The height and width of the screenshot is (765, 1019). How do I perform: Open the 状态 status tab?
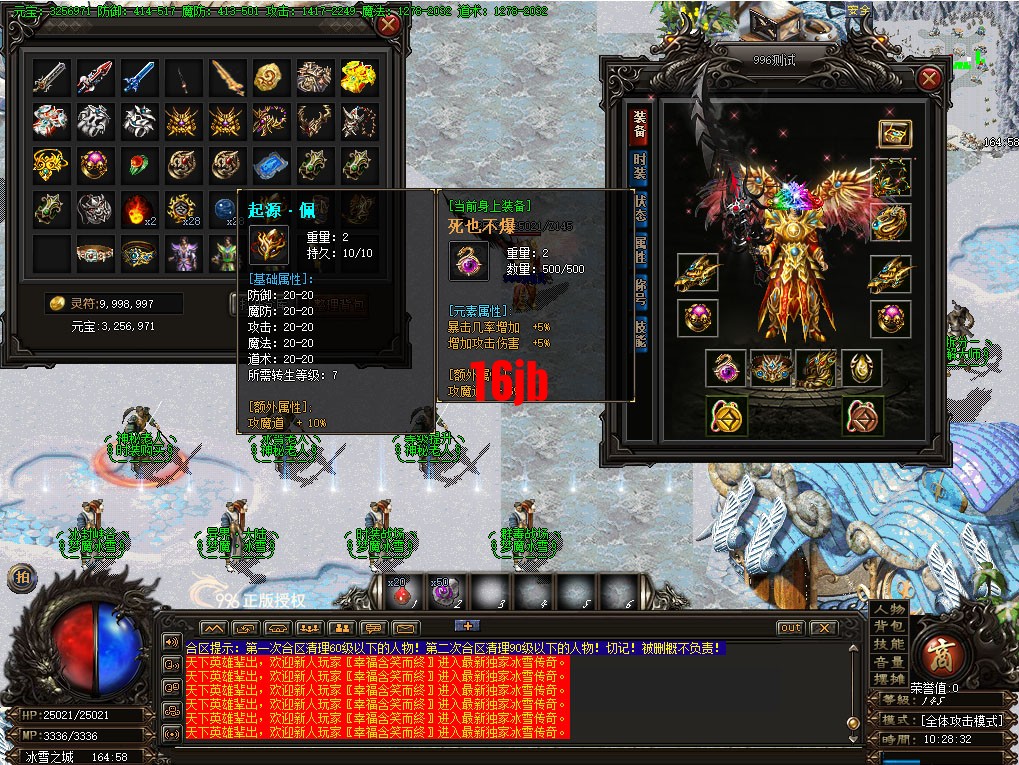[x=639, y=209]
